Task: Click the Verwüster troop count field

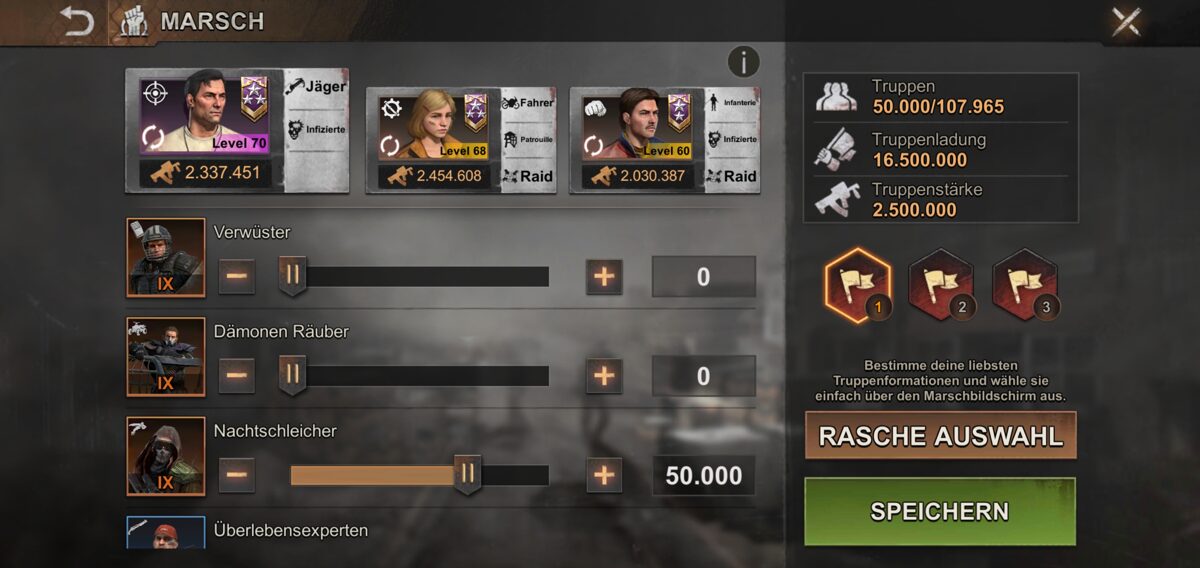Action: pos(703,277)
